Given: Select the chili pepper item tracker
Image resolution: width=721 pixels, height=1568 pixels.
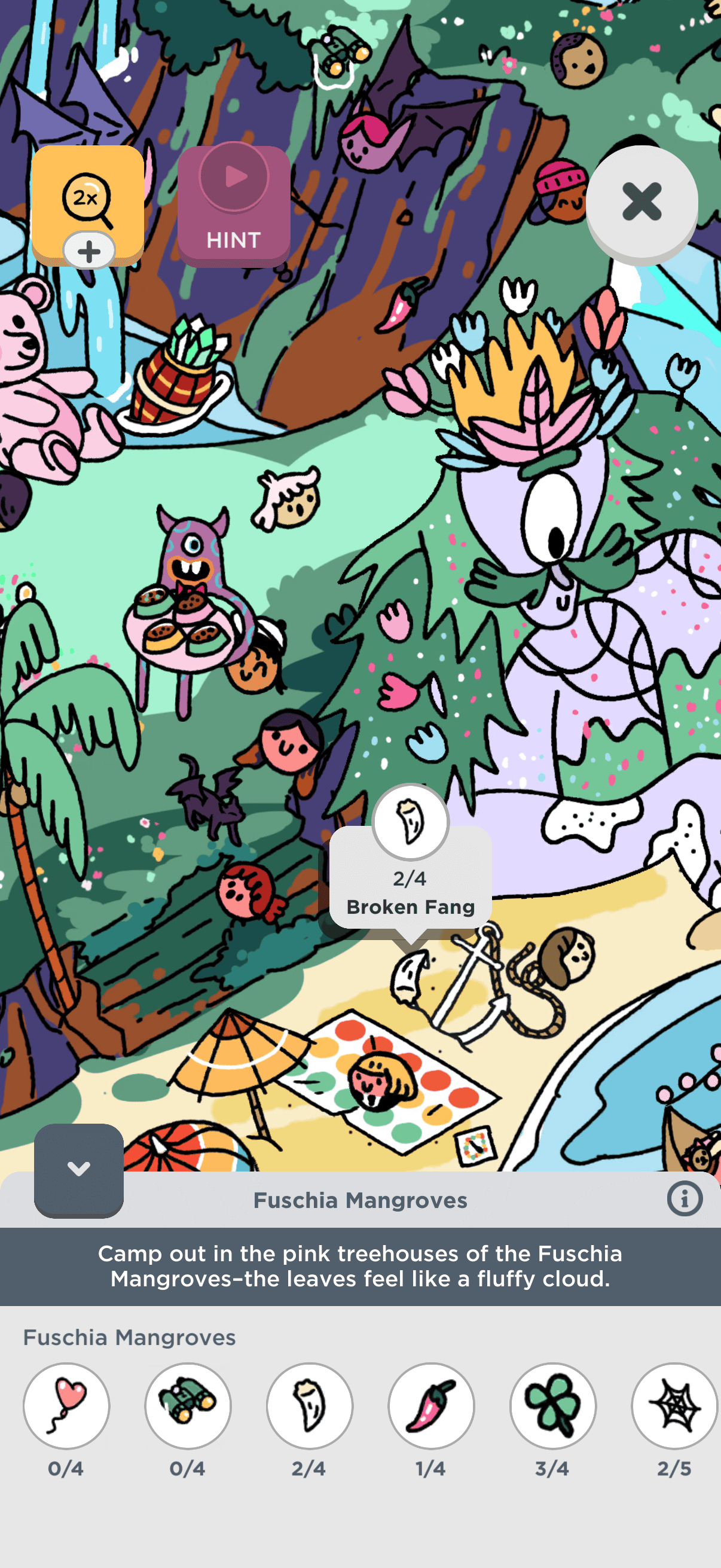Looking at the screenshot, I should pyautogui.click(x=432, y=1405).
